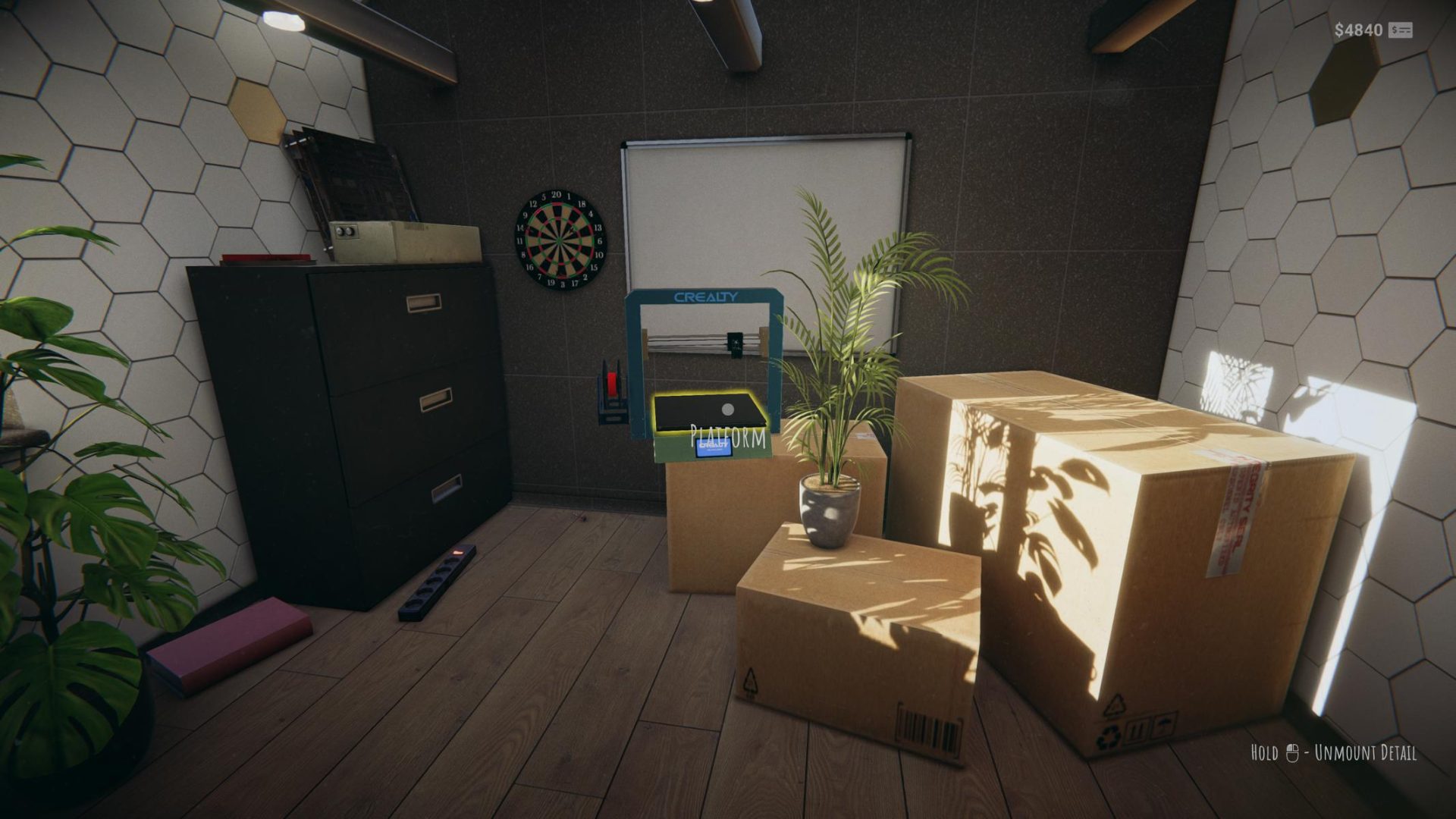The image size is (1456, 819).
Task: Click the glowing orange indicator on the power strip
Action: coord(458,553)
